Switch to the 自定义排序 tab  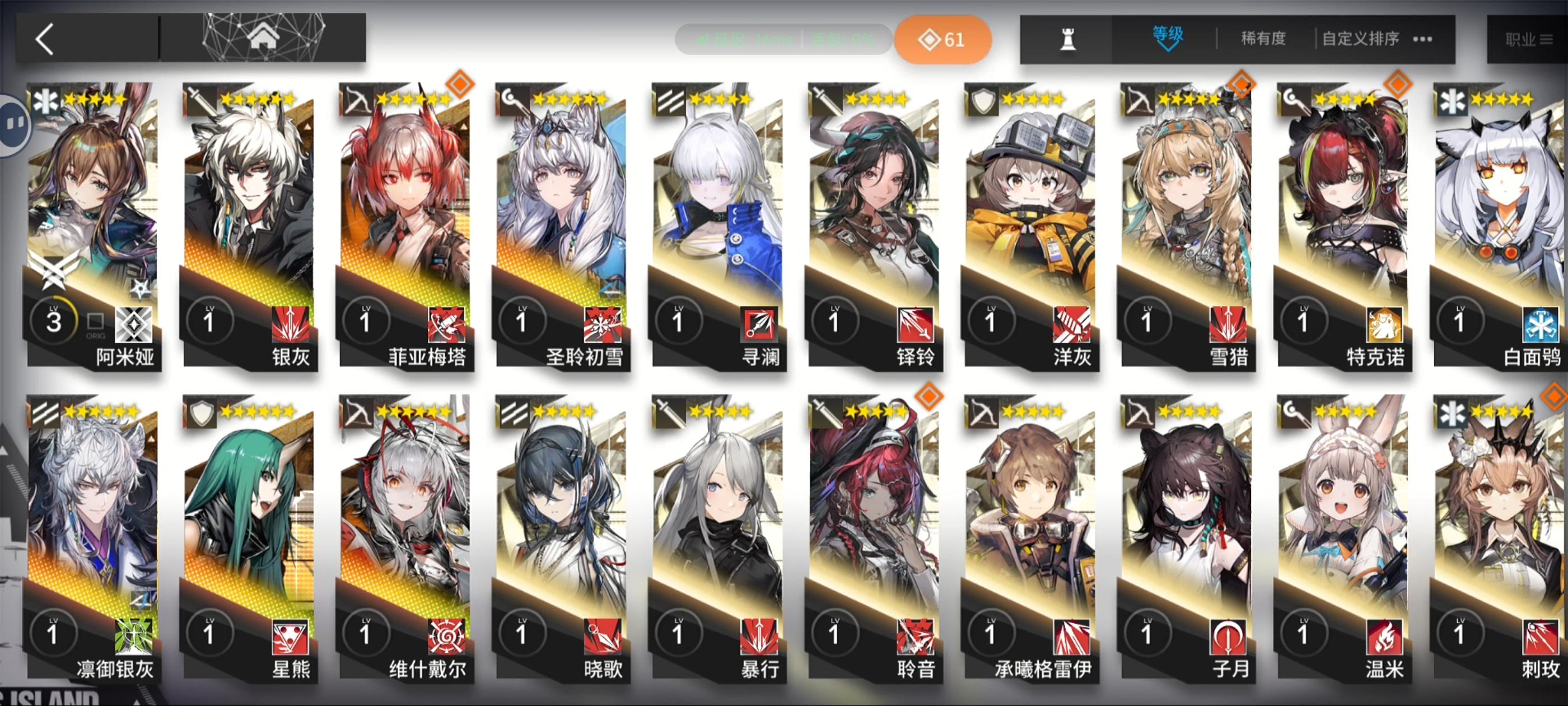tap(1359, 38)
